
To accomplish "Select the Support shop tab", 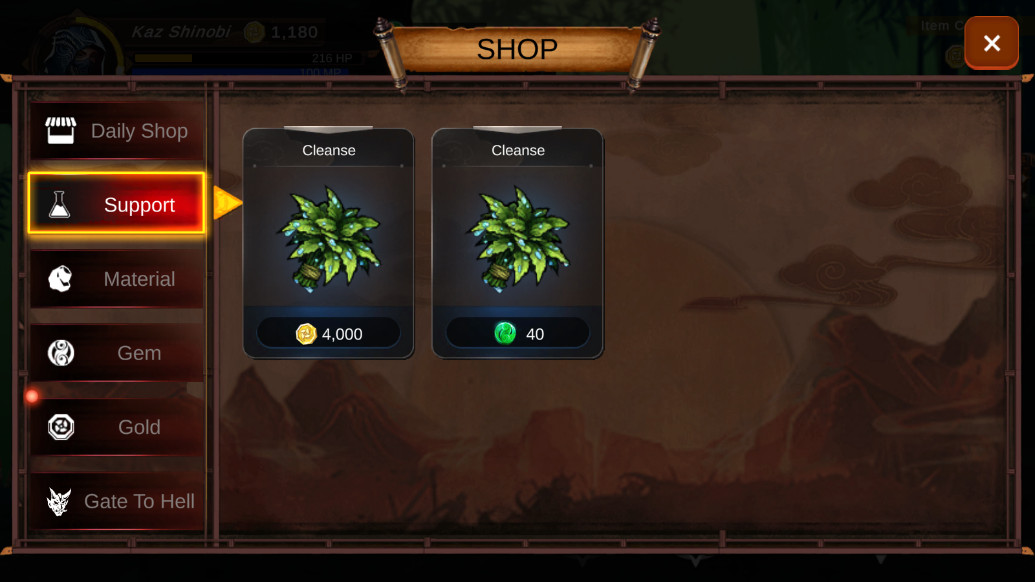I will pos(117,204).
